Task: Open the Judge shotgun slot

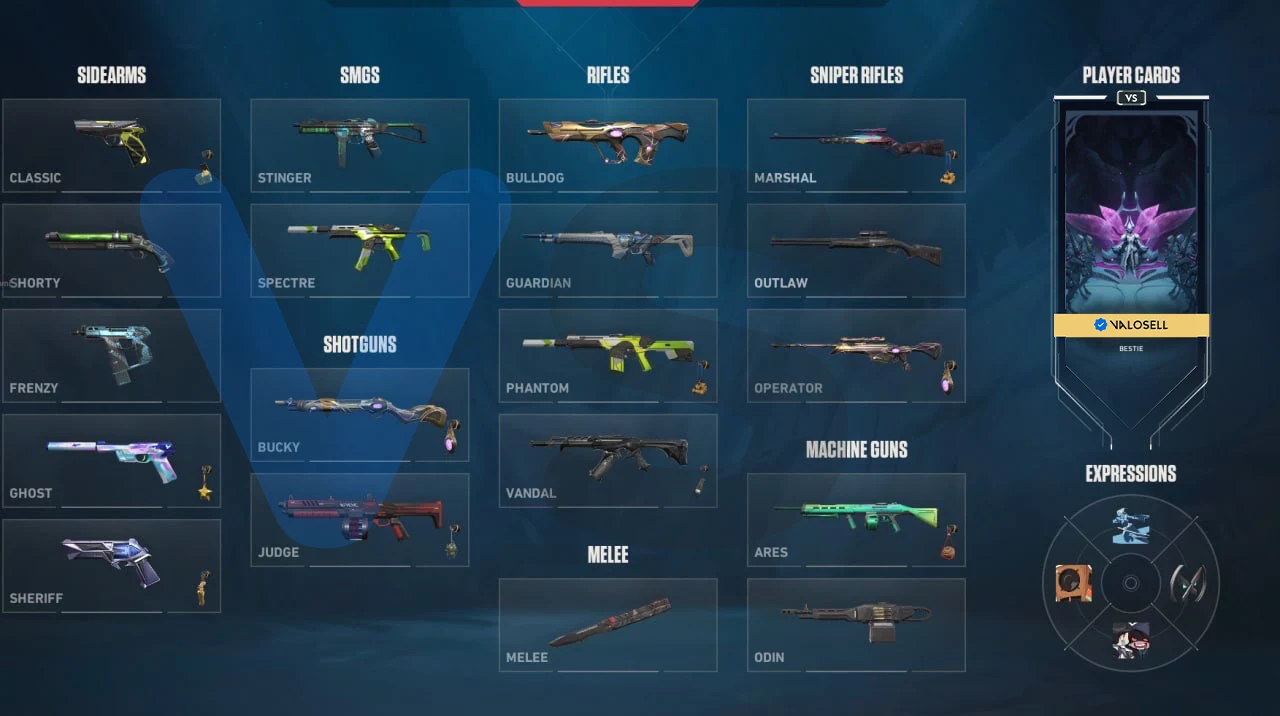Action: 359,519
